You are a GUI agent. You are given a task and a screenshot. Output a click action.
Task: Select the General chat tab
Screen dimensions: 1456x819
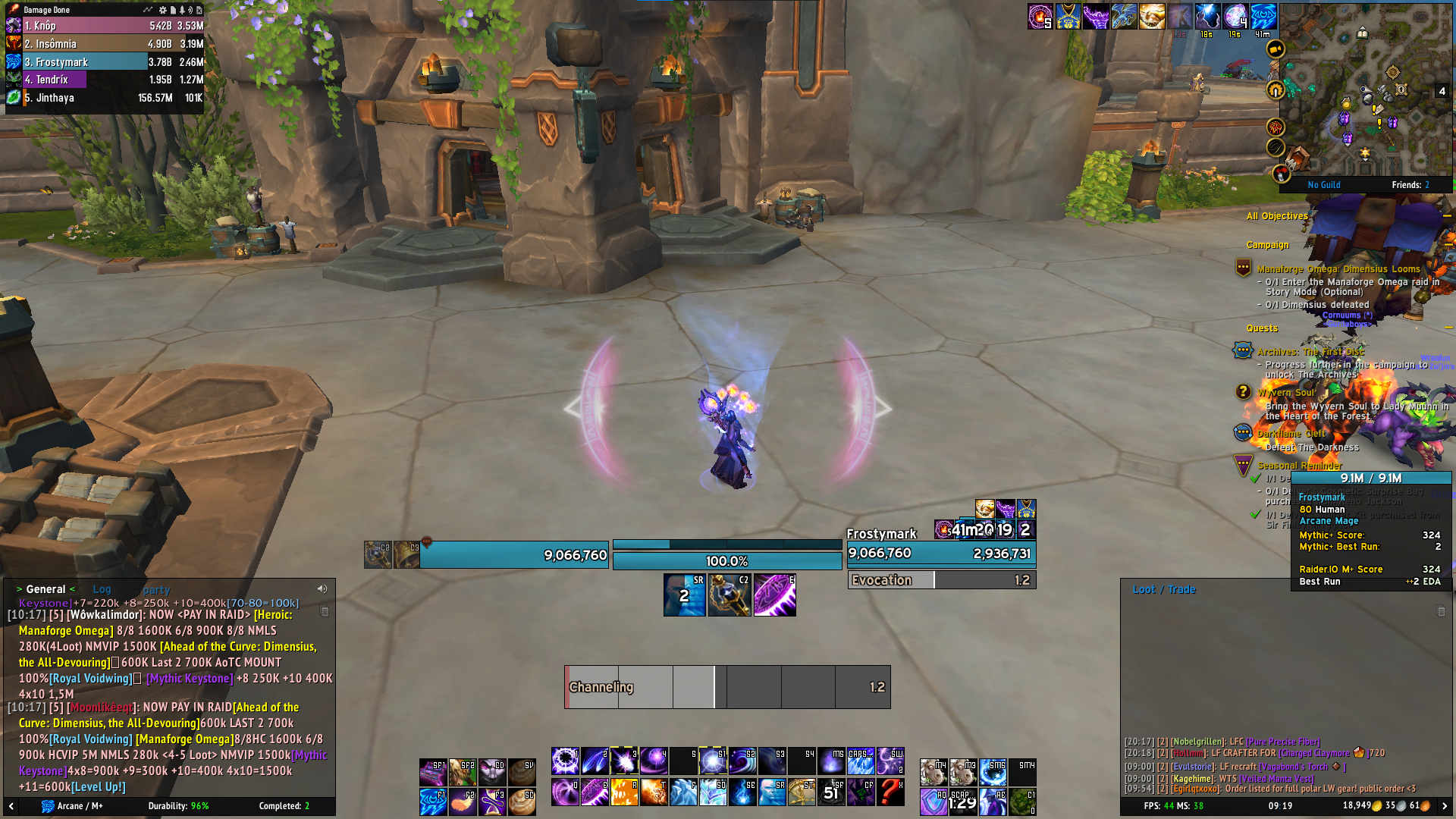pyautogui.click(x=45, y=589)
